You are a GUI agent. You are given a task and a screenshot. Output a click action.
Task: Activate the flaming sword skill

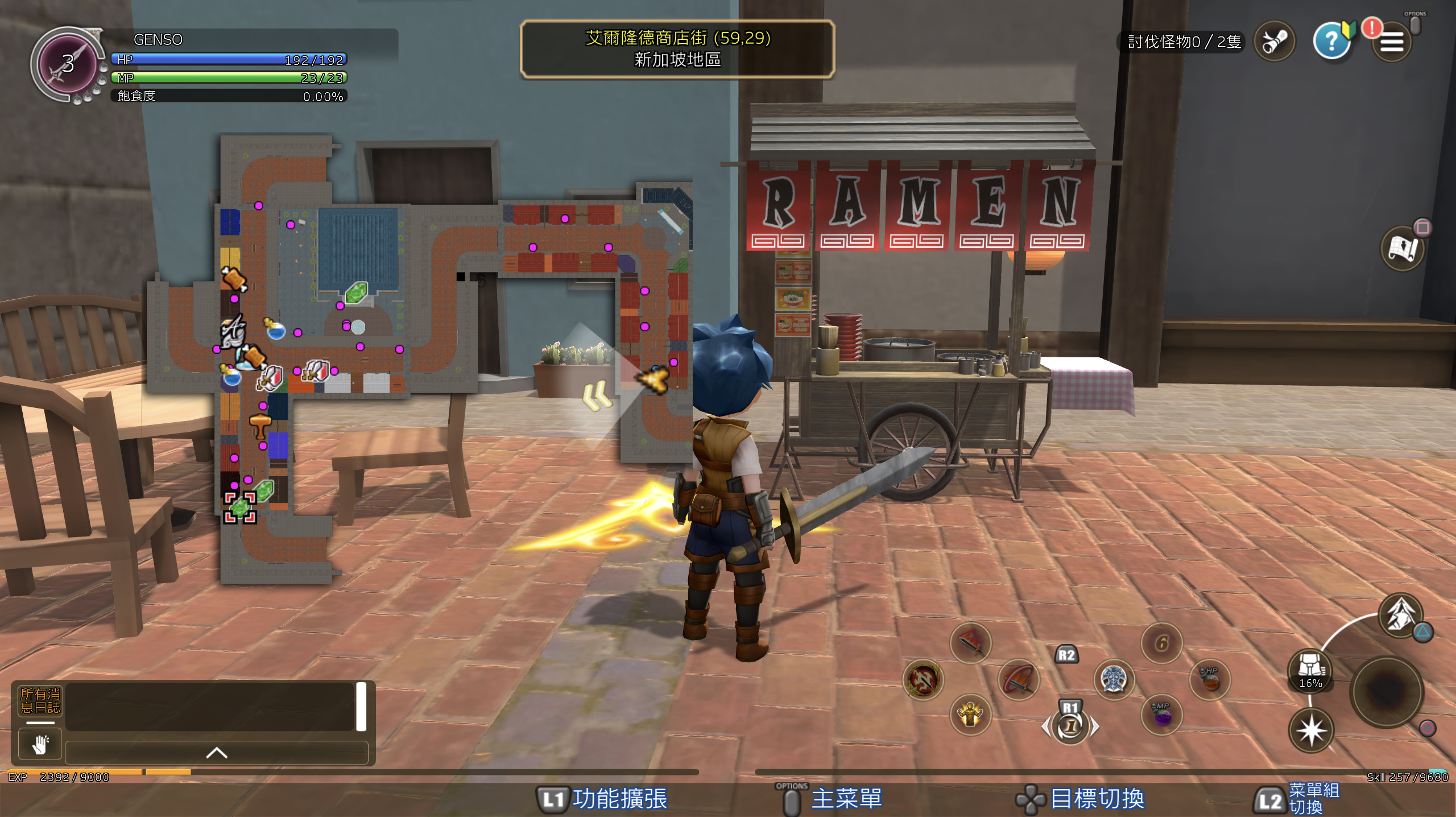tap(971, 643)
